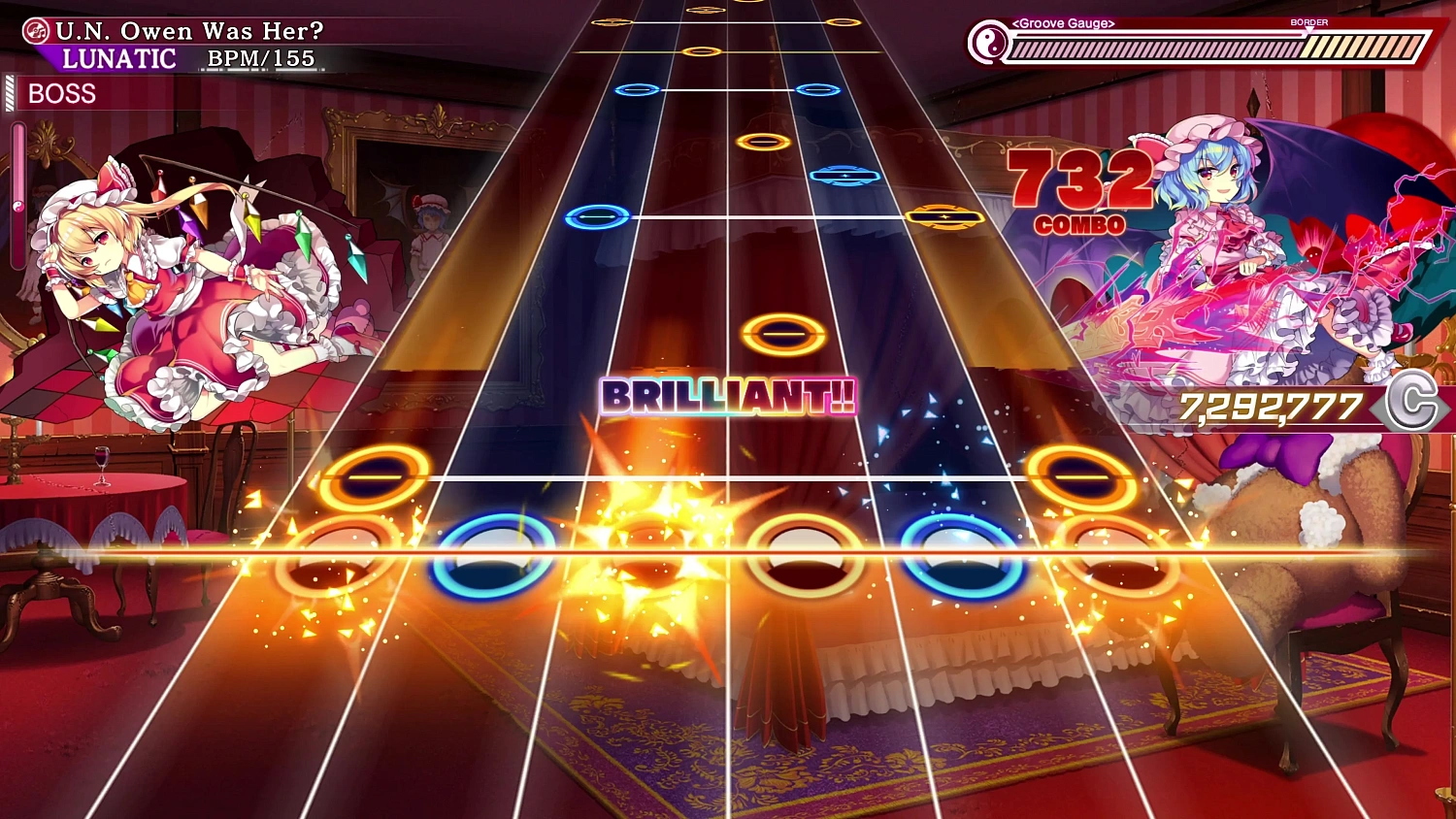Click the silver grade C badge beside the score
This screenshot has height=819, width=1456.
pyautogui.click(x=1415, y=404)
